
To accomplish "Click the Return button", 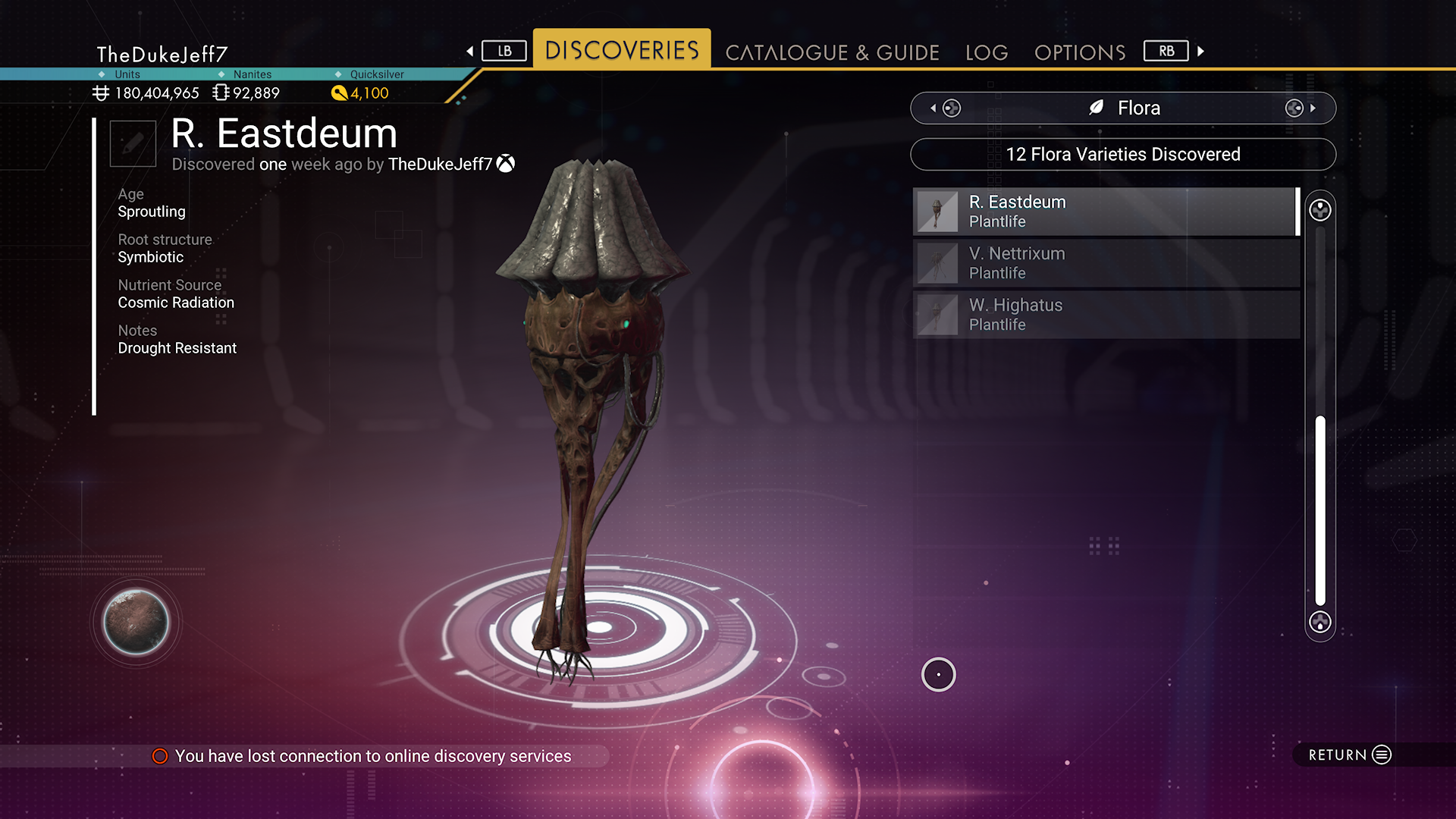I will coord(1350,755).
